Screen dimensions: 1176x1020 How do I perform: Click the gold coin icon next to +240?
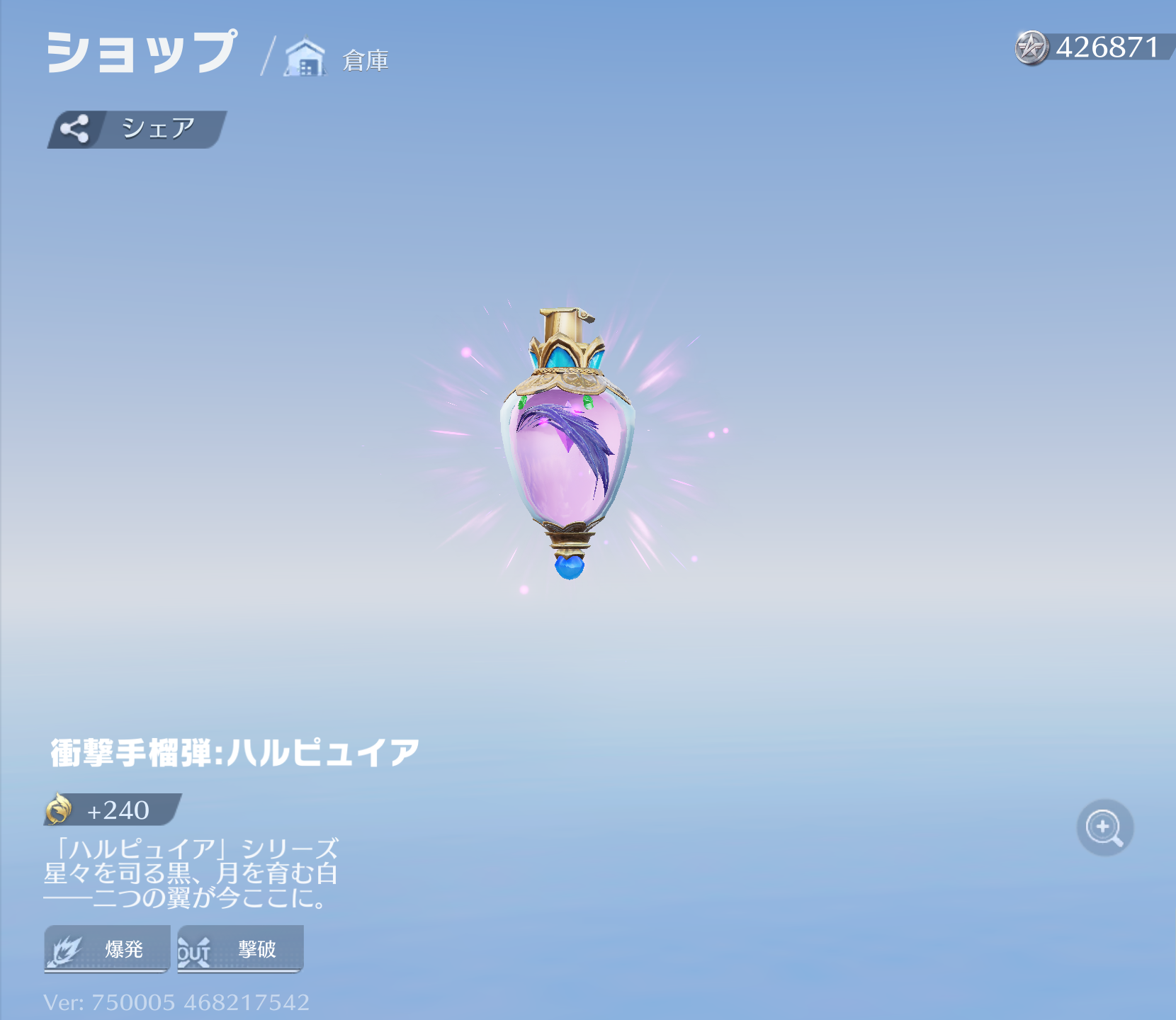tap(60, 810)
